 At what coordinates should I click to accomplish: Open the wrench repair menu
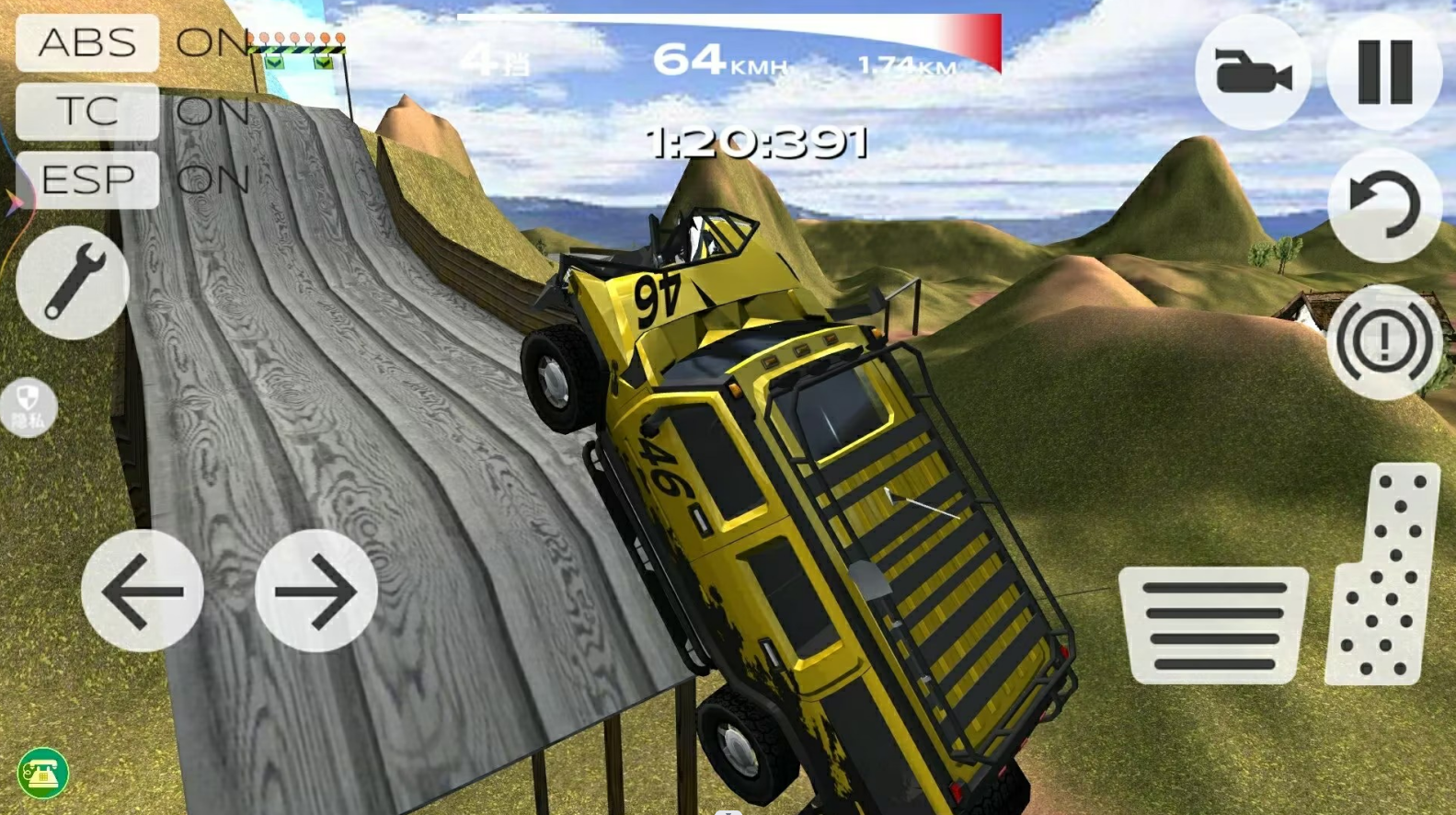click(72, 281)
